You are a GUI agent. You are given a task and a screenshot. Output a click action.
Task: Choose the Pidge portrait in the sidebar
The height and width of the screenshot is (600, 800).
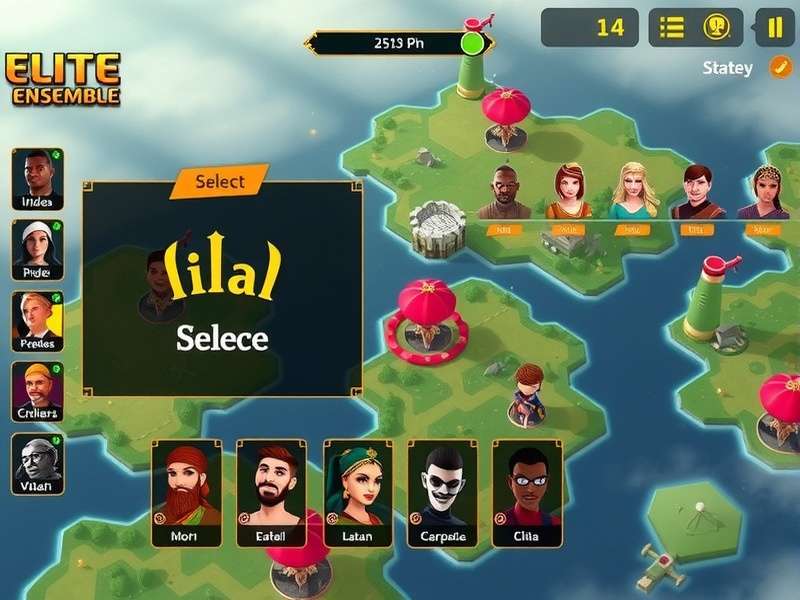37,250
